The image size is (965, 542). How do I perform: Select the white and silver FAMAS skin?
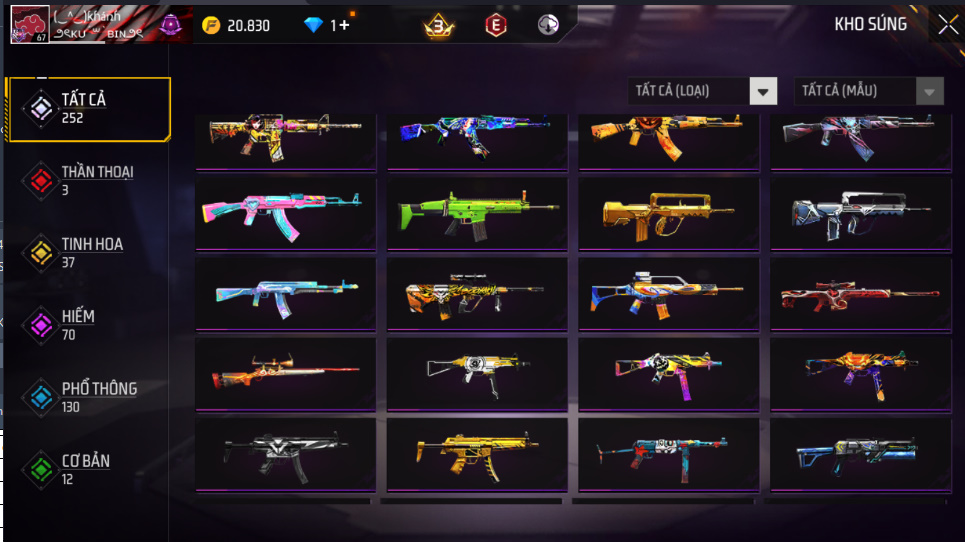860,212
